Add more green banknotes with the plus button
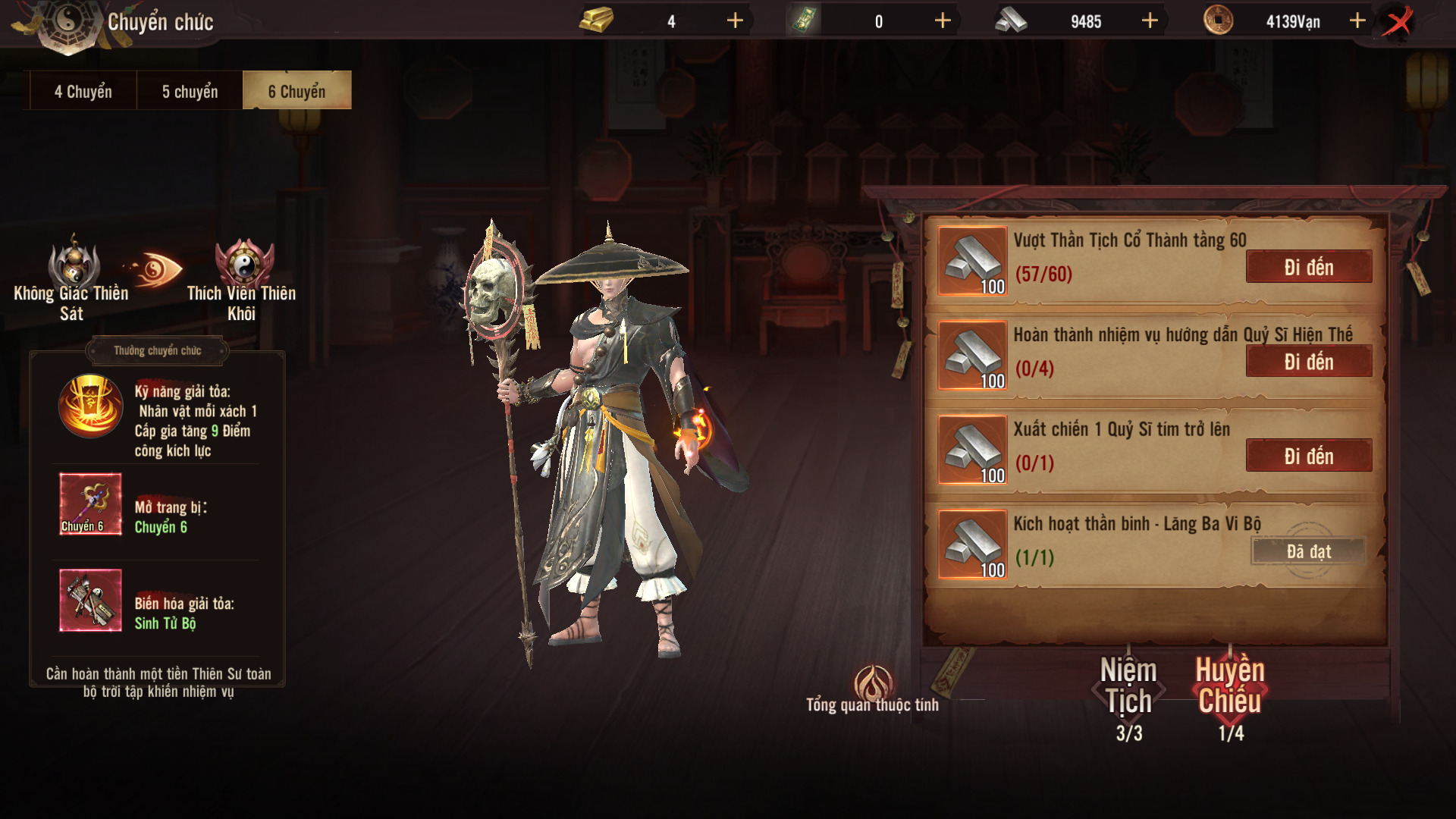The image size is (1456, 819). (x=943, y=21)
